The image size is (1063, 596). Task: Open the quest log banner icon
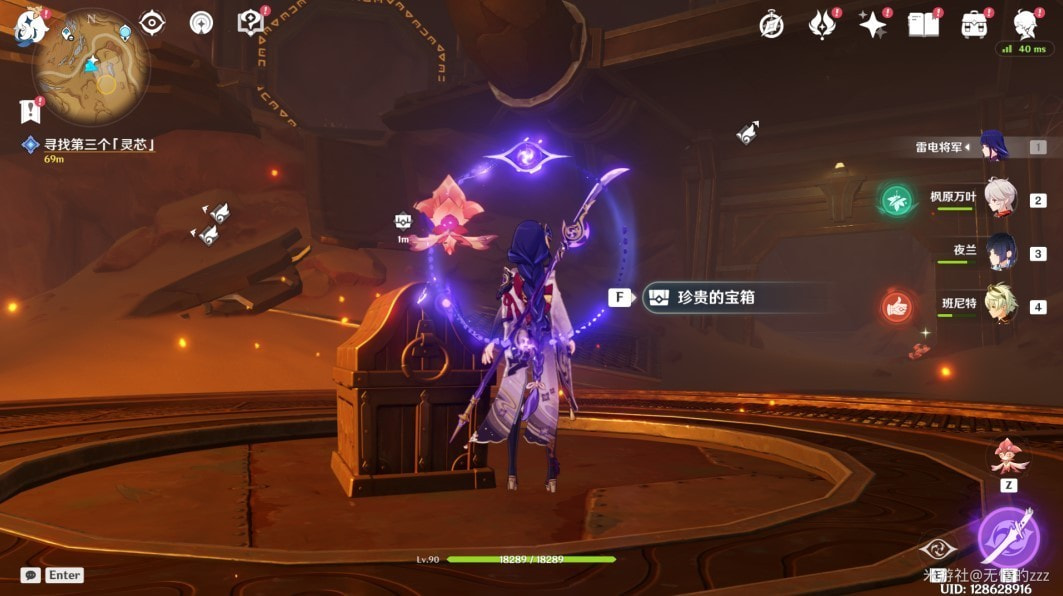coord(29,111)
